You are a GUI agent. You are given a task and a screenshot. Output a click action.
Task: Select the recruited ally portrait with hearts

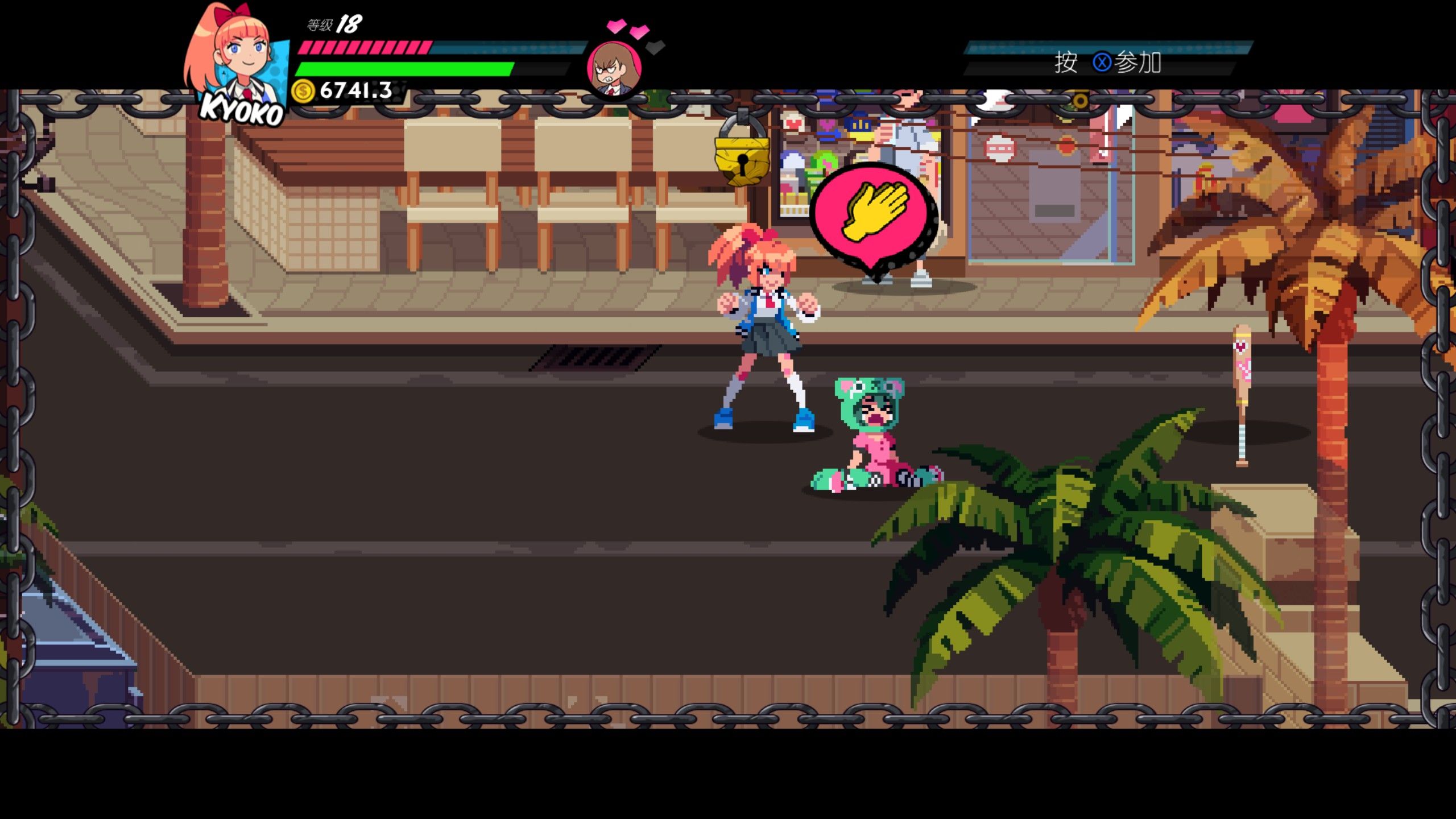pyautogui.click(x=614, y=68)
